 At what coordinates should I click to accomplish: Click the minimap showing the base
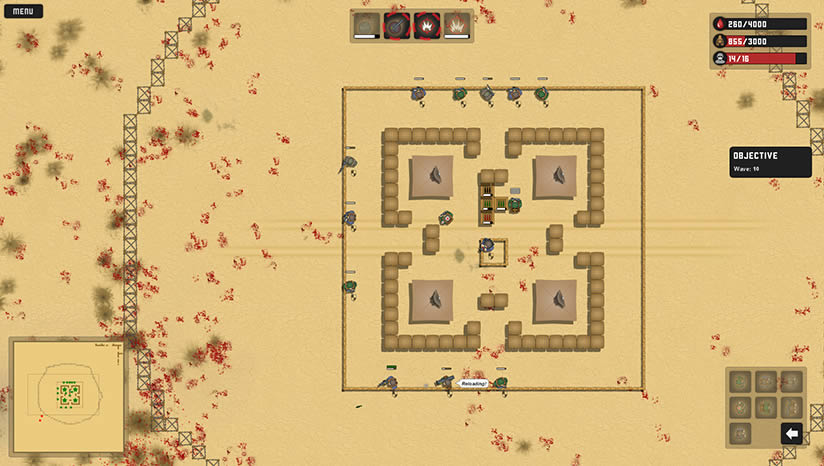[x=67, y=395]
